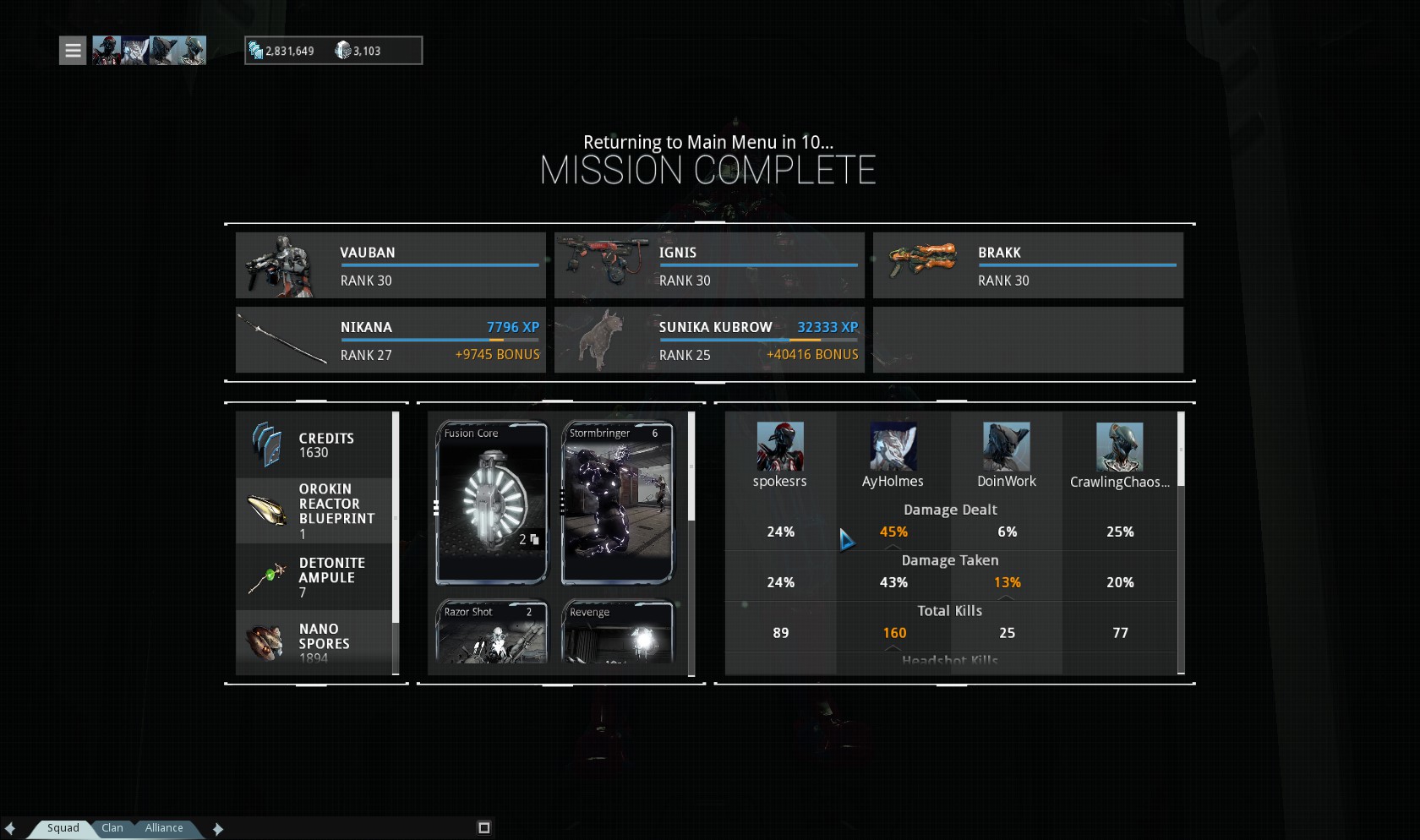
Task: Click the Nano Spores reward row
Action: pyautogui.click(x=314, y=642)
